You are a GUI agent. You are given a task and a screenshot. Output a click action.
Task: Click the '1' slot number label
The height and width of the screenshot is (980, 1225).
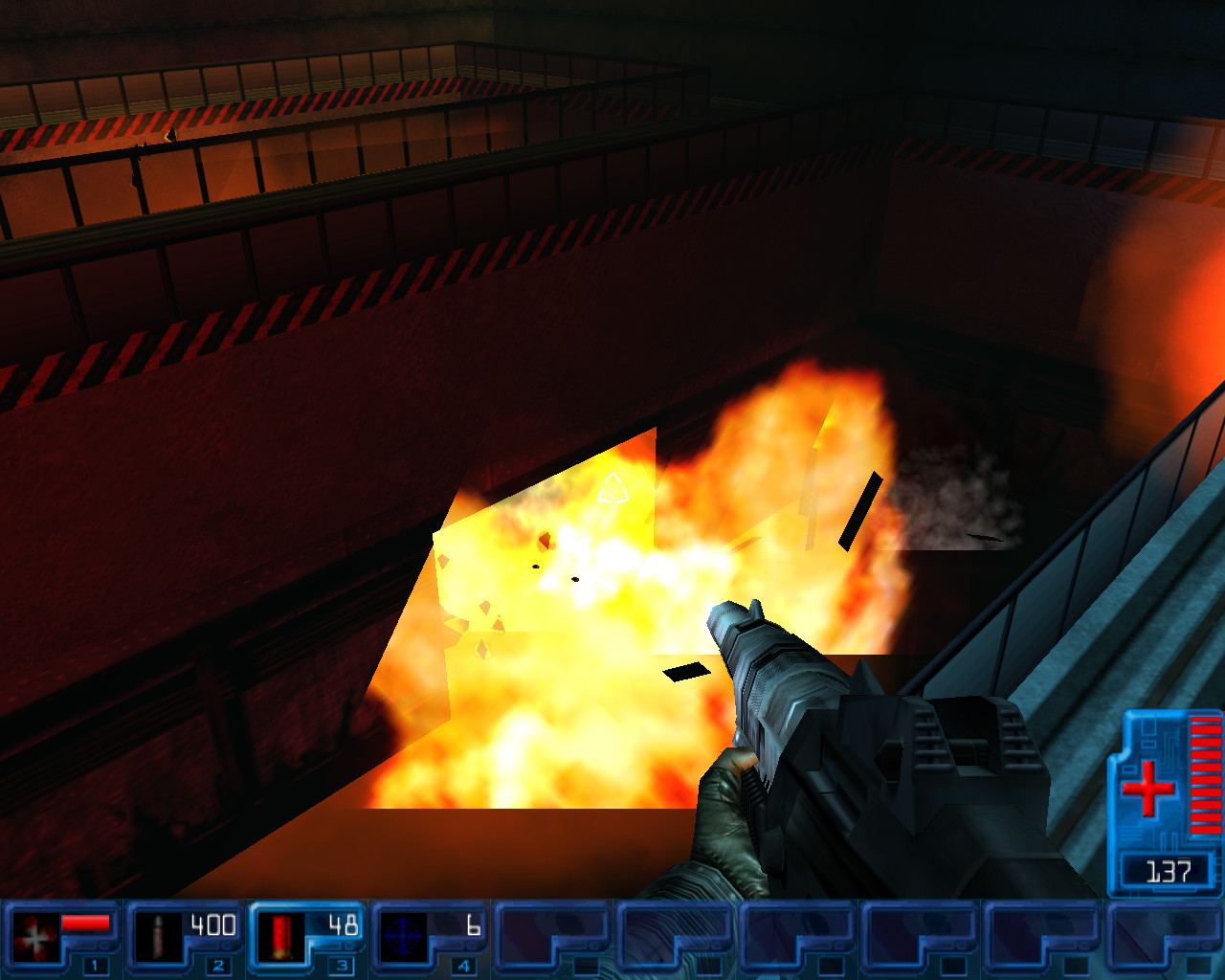point(96,966)
